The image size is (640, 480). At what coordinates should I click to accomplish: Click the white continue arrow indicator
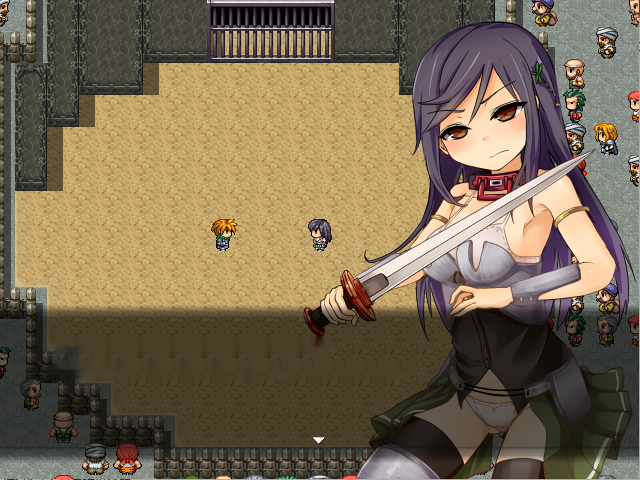[x=319, y=440]
